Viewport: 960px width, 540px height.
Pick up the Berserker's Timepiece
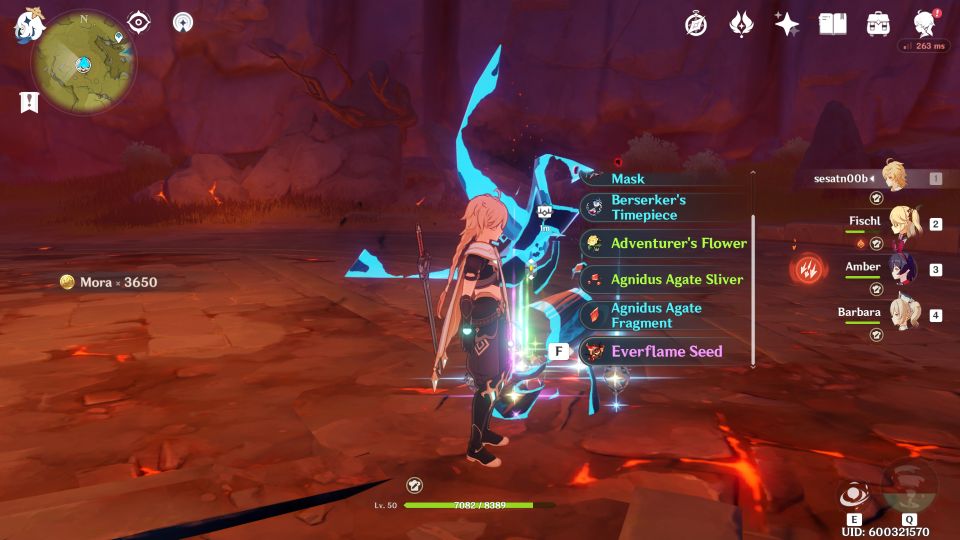click(664, 208)
